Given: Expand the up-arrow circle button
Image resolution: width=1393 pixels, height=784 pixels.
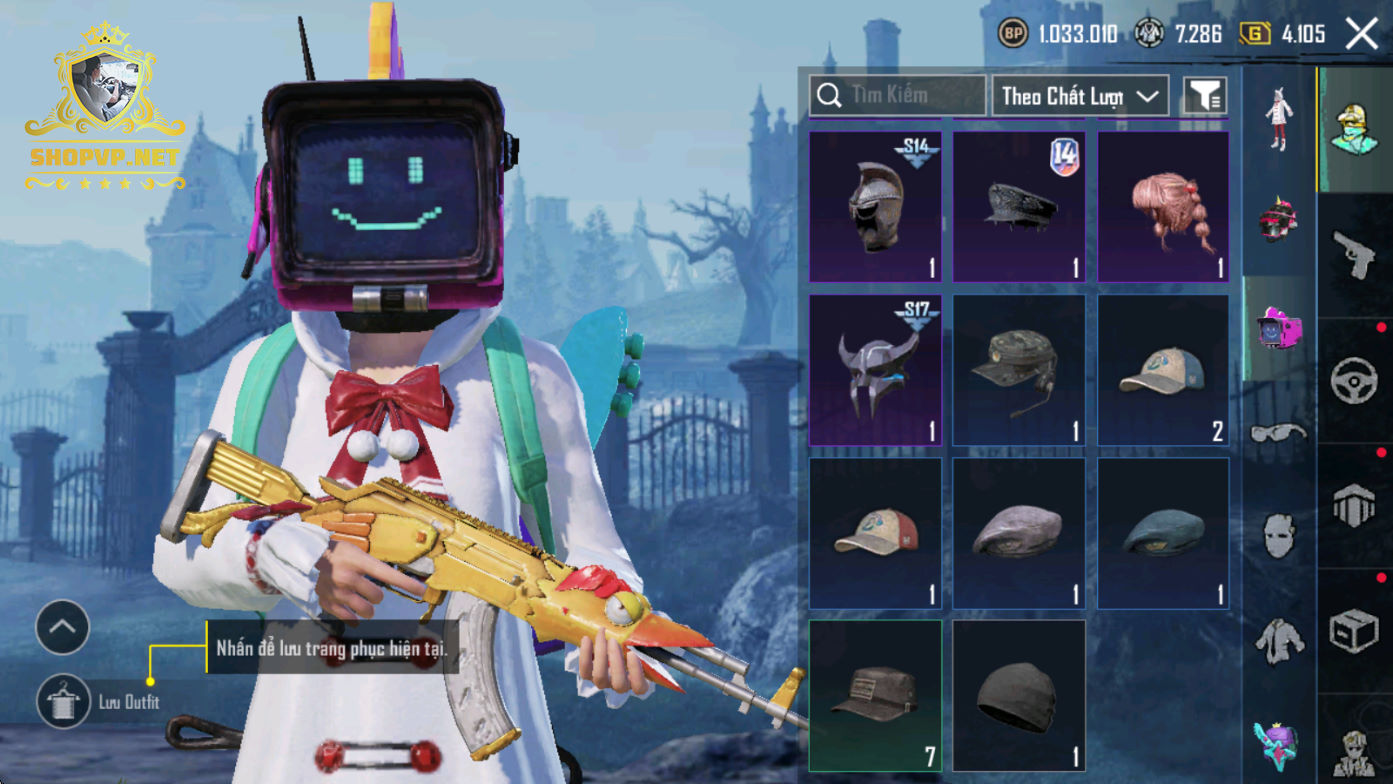Looking at the screenshot, I should pyautogui.click(x=63, y=627).
